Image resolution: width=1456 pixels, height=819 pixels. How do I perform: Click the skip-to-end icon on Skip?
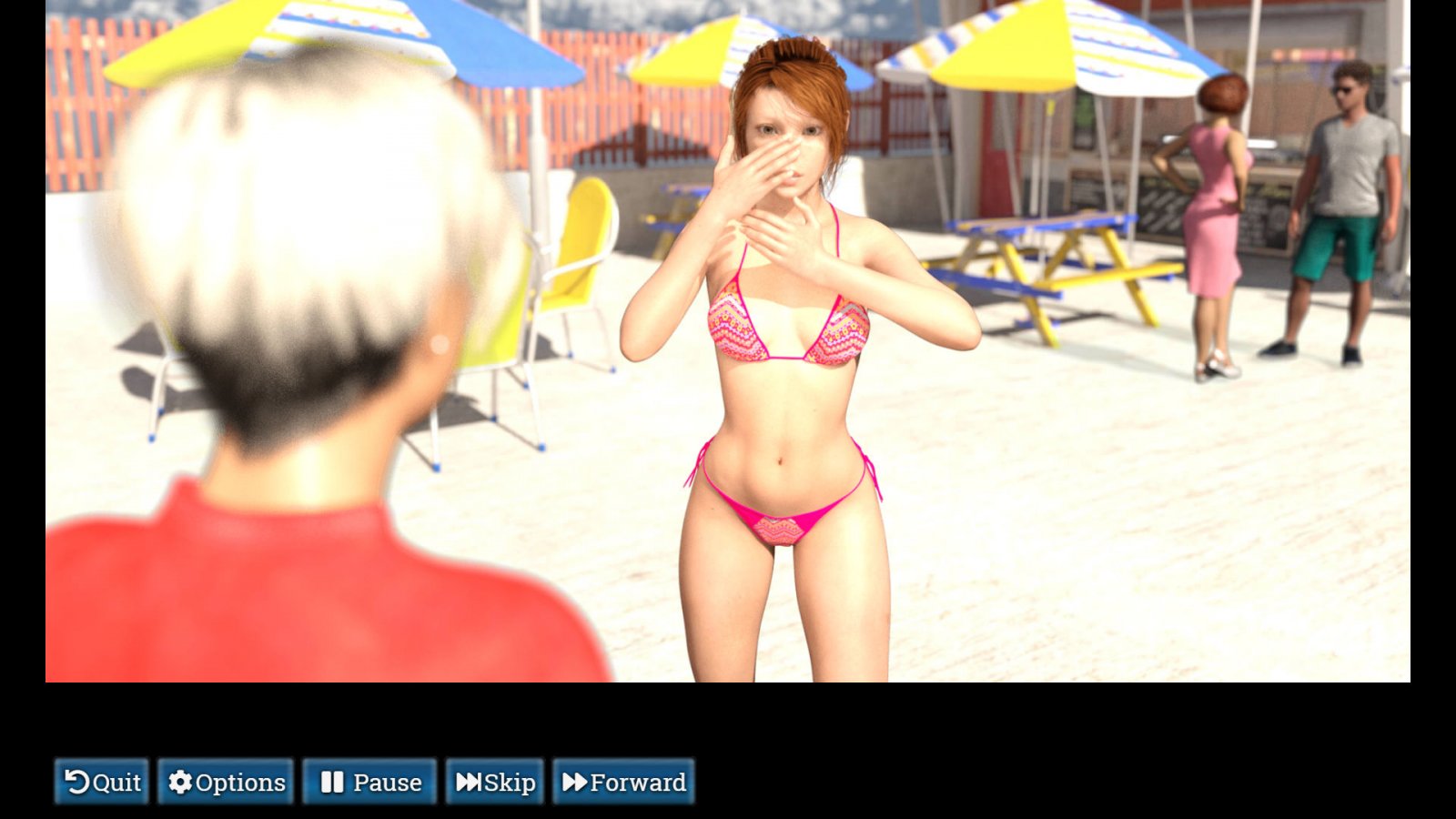point(469,782)
